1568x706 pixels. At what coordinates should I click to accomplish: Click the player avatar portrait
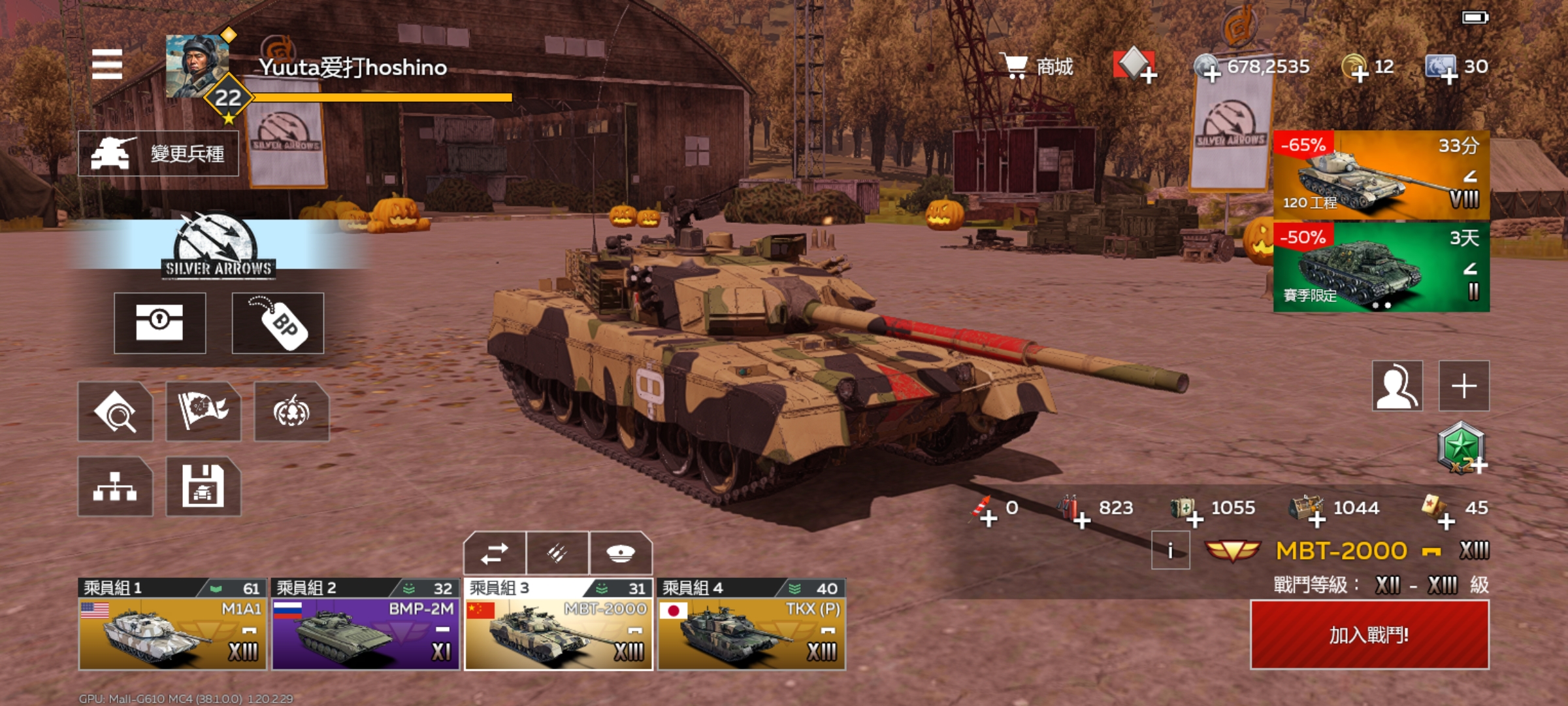pyautogui.click(x=197, y=66)
